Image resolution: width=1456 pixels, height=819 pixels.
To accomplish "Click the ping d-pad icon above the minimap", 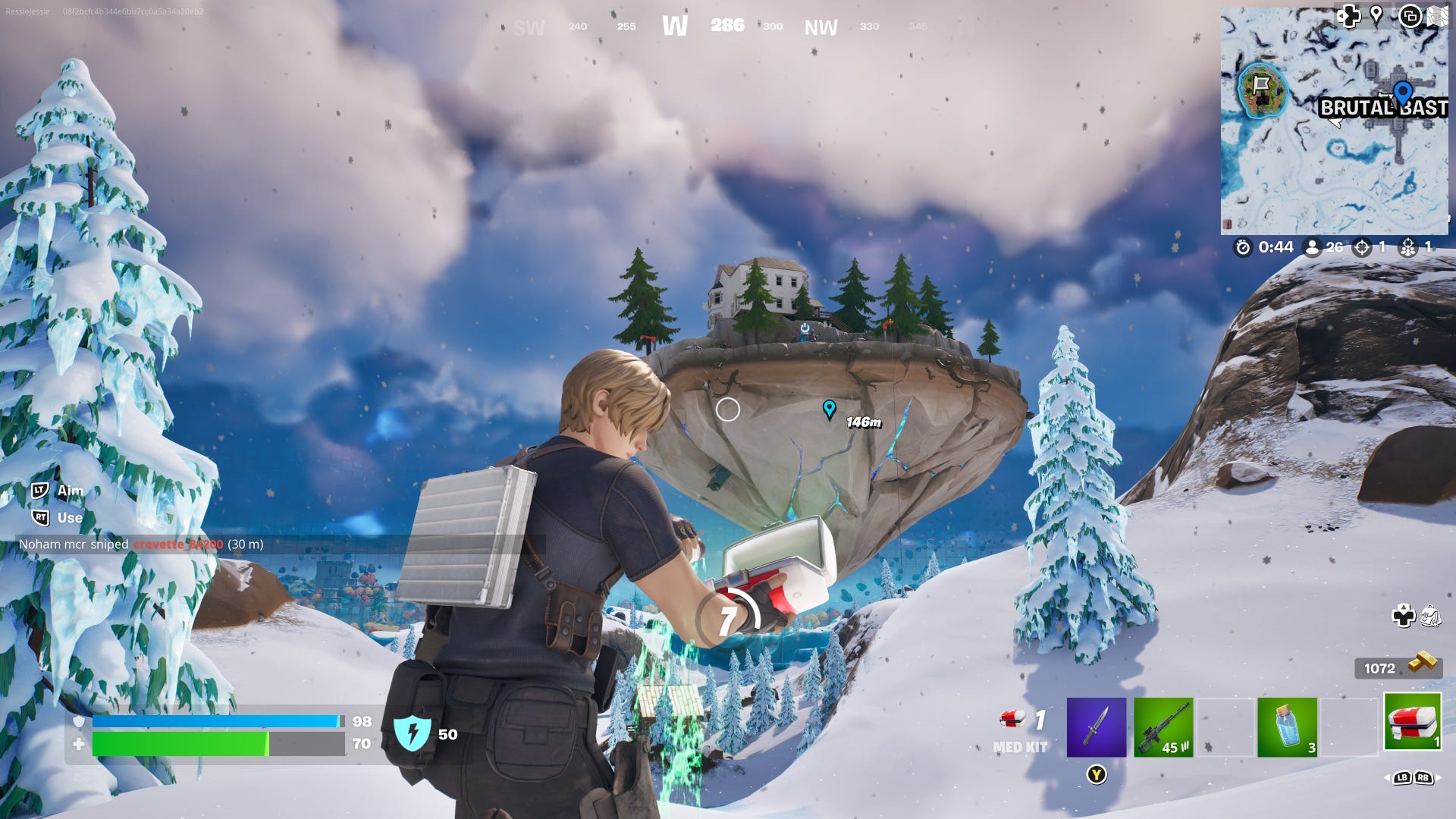I will click(x=1350, y=16).
